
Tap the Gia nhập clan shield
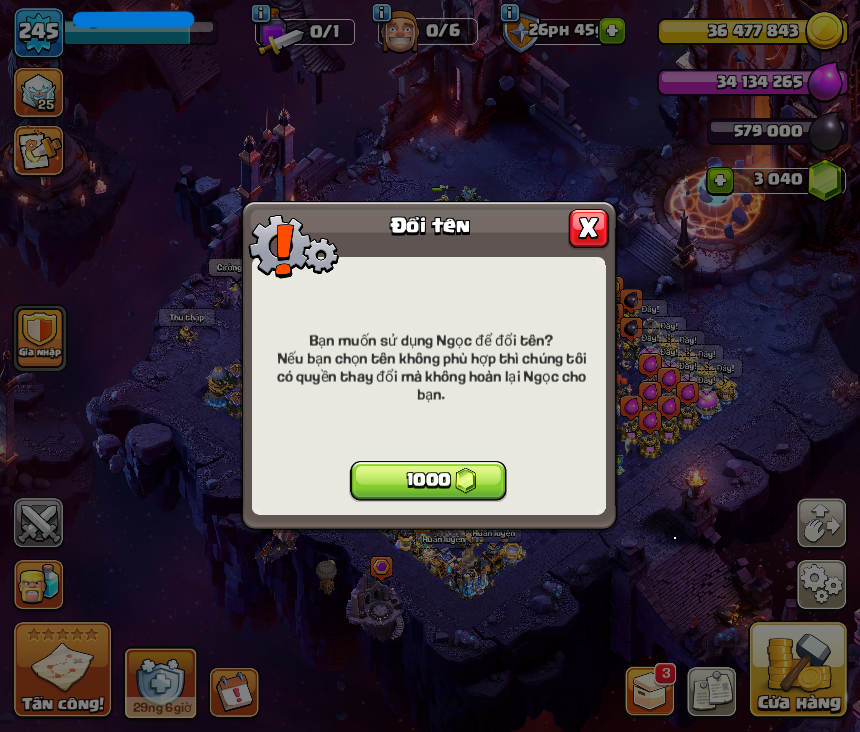(x=40, y=336)
